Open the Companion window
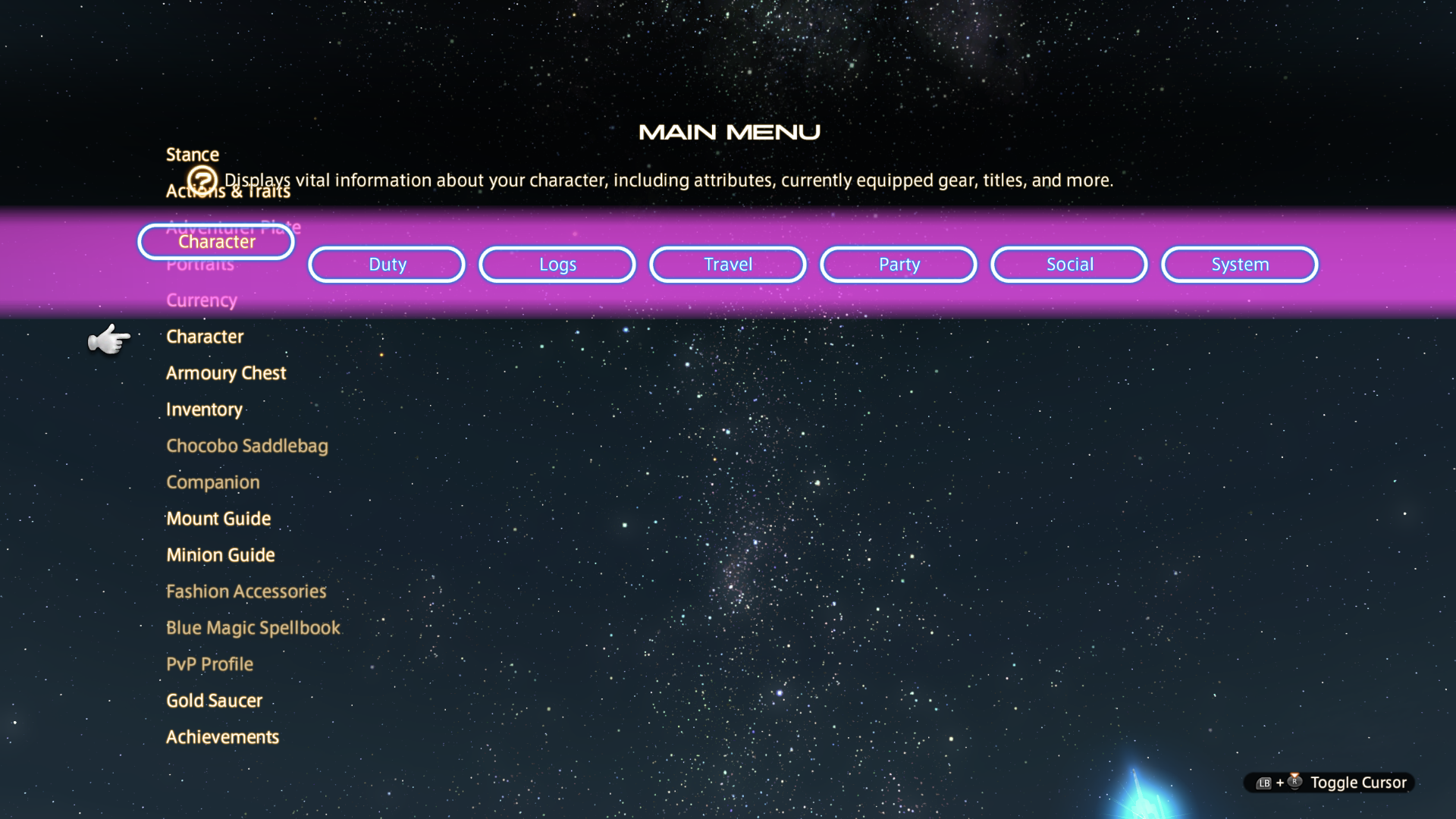Viewport: 1456px width, 819px height. [x=212, y=482]
